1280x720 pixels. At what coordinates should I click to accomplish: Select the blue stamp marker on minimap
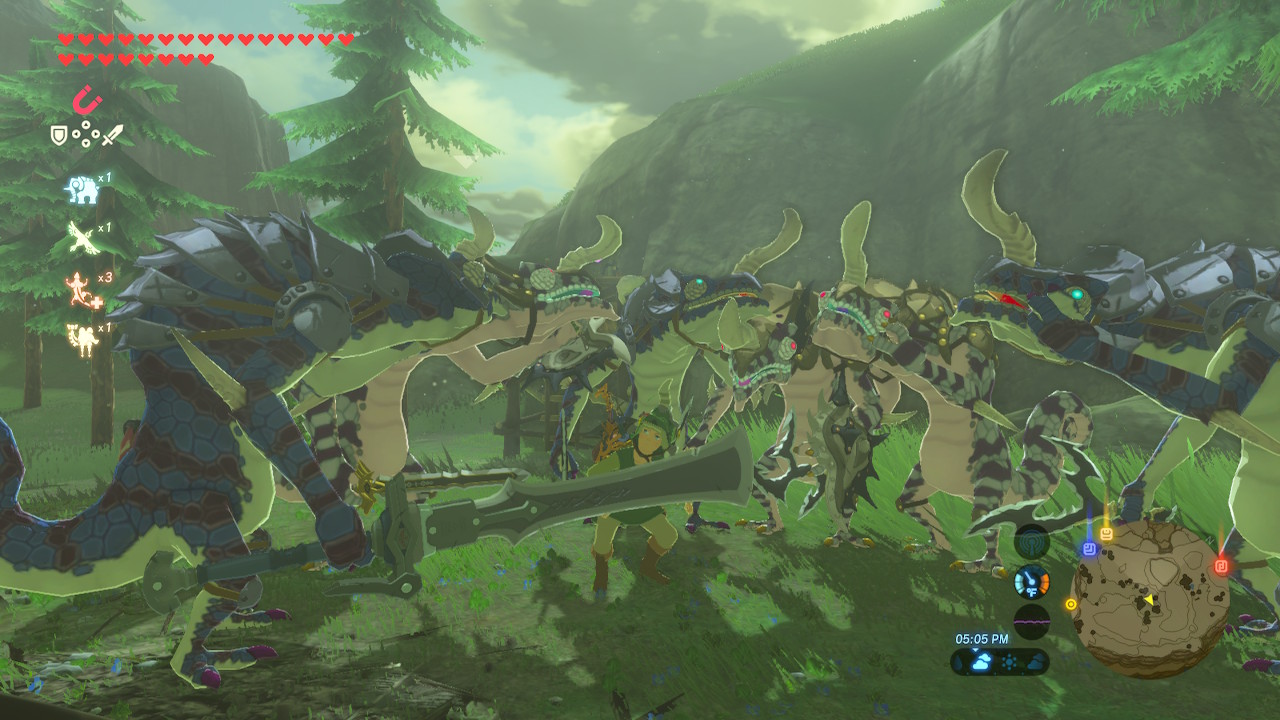1089,548
